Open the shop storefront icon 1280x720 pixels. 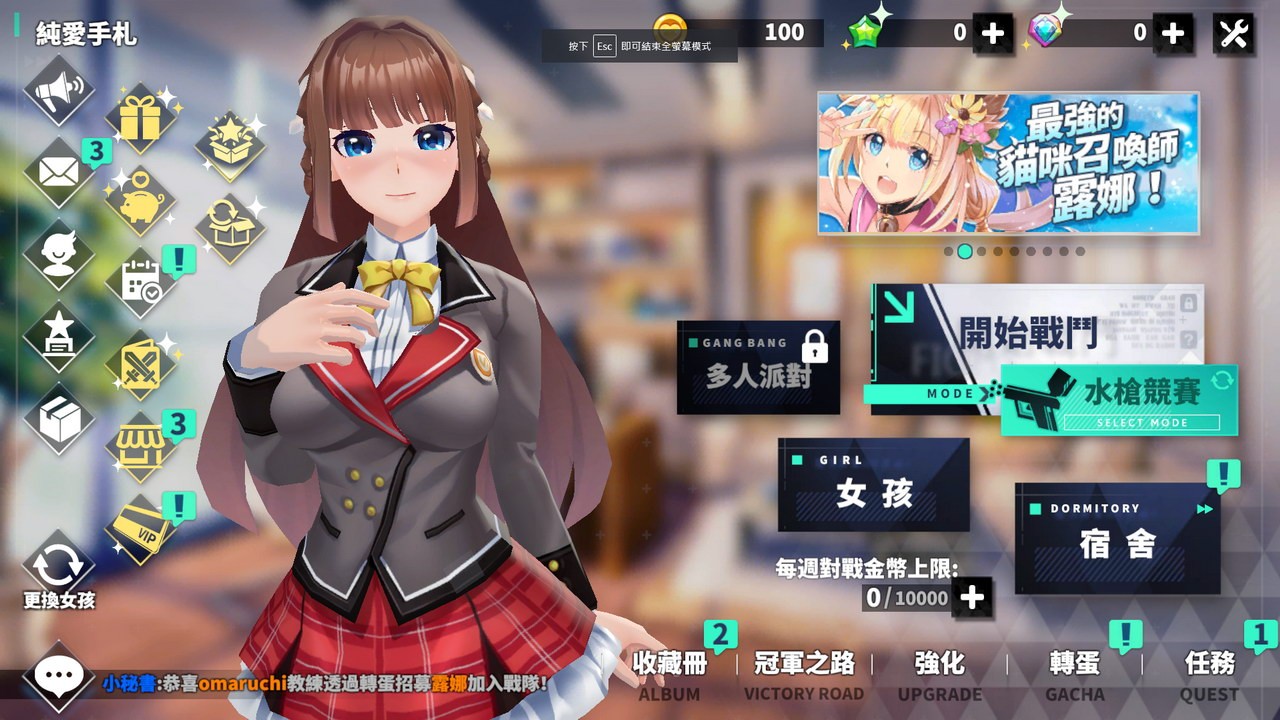(140, 447)
